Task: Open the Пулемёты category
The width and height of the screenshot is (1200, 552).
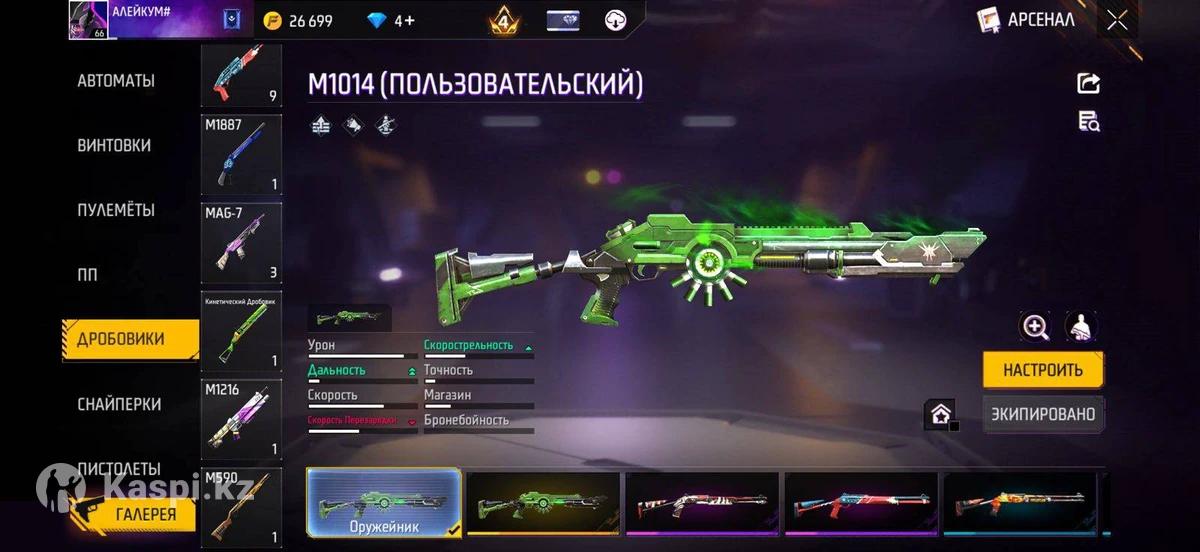Action: click(116, 210)
